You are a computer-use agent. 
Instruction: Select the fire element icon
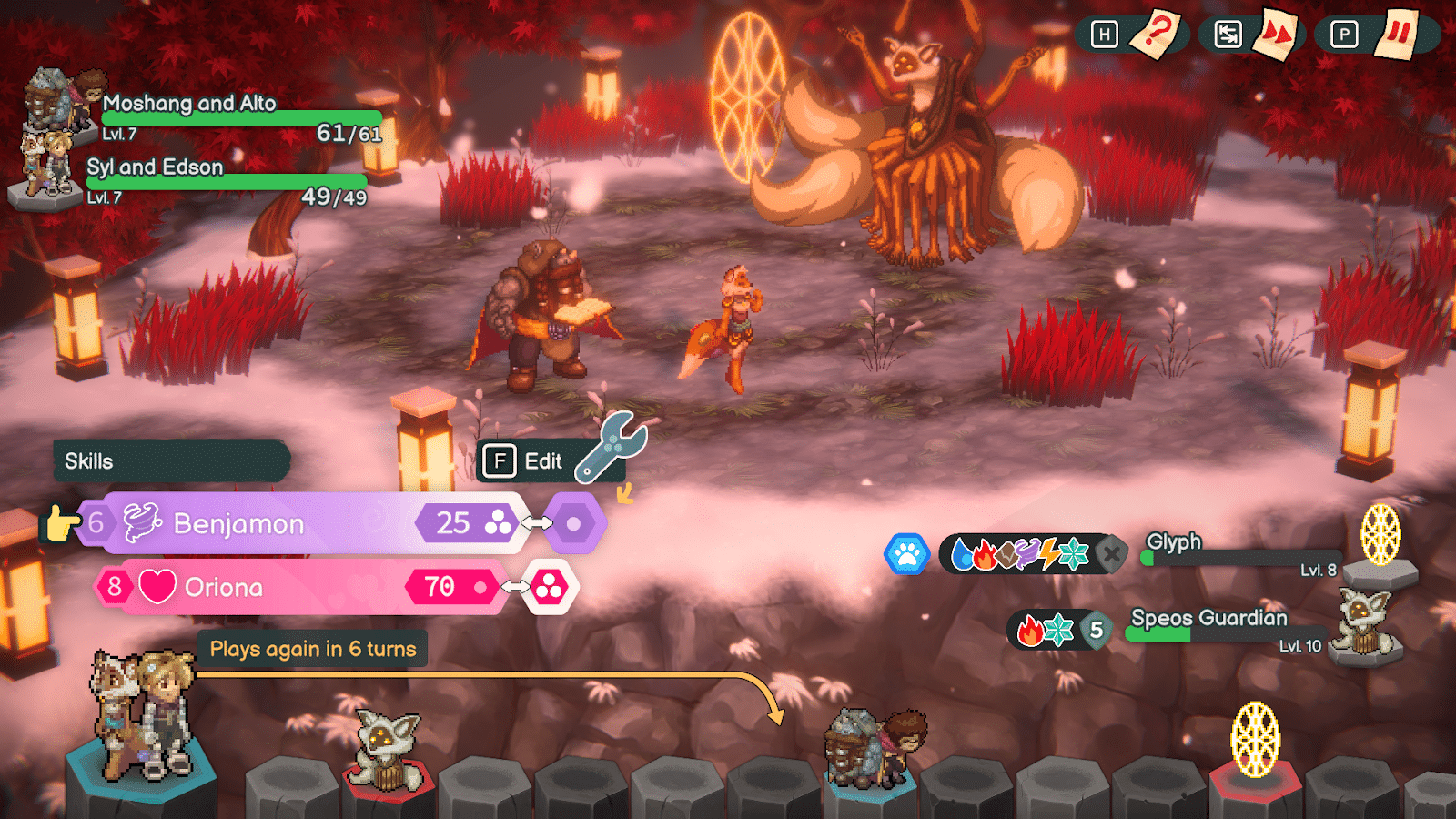pyautogui.click(x=985, y=552)
